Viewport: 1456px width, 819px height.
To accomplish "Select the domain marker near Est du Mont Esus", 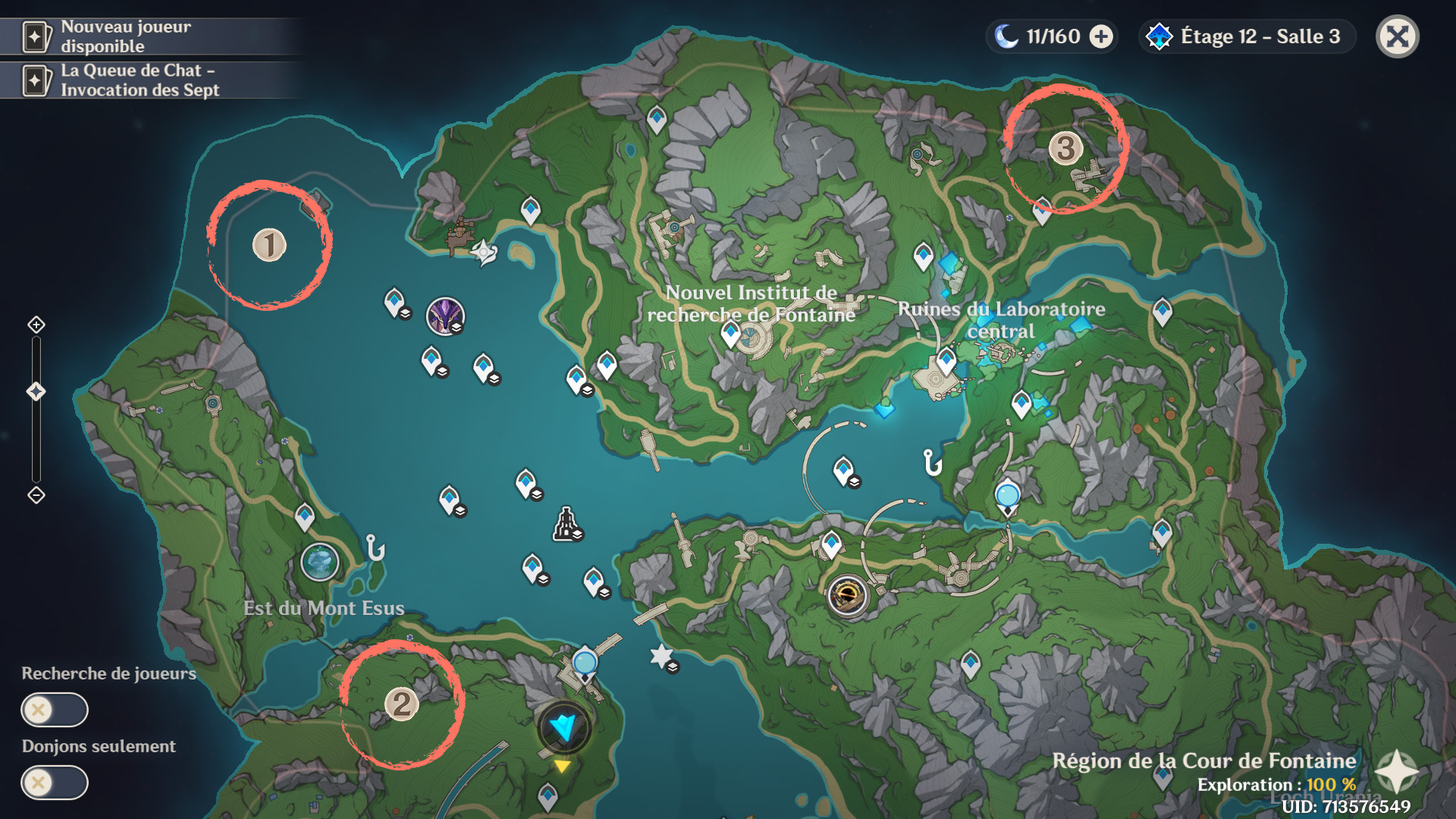I will (319, 562).
